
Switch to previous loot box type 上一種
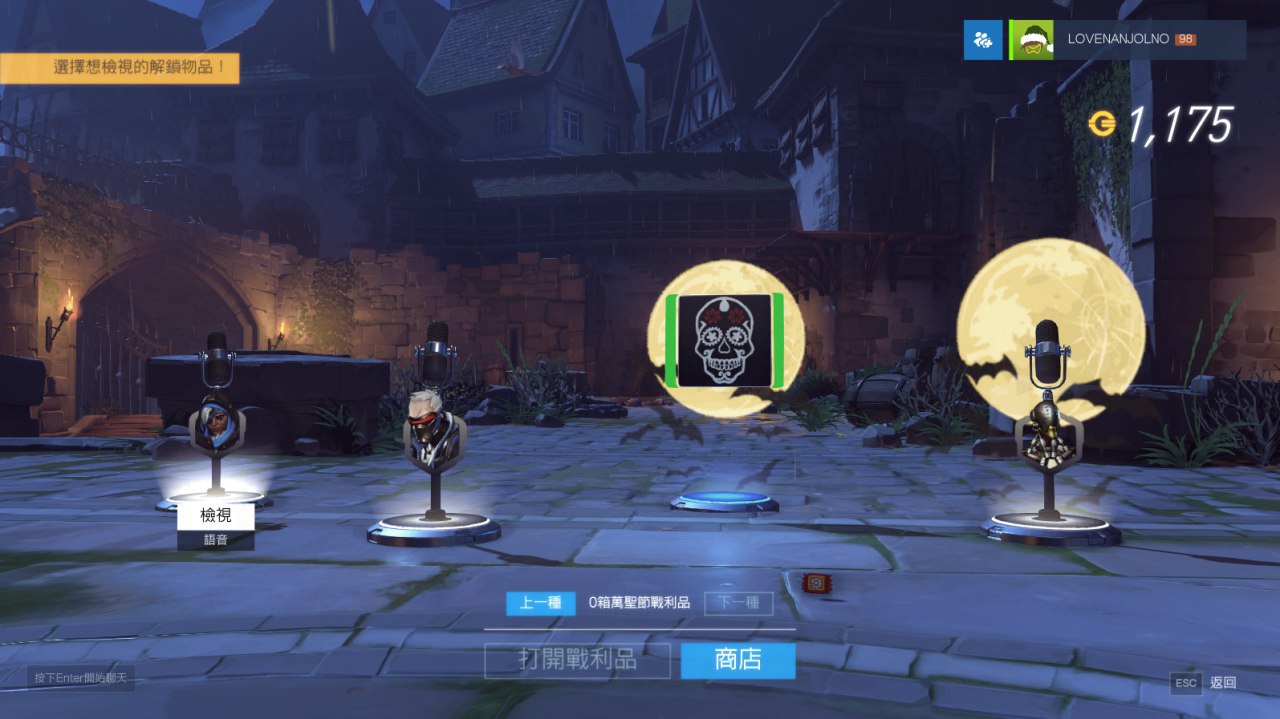point(540,603)
